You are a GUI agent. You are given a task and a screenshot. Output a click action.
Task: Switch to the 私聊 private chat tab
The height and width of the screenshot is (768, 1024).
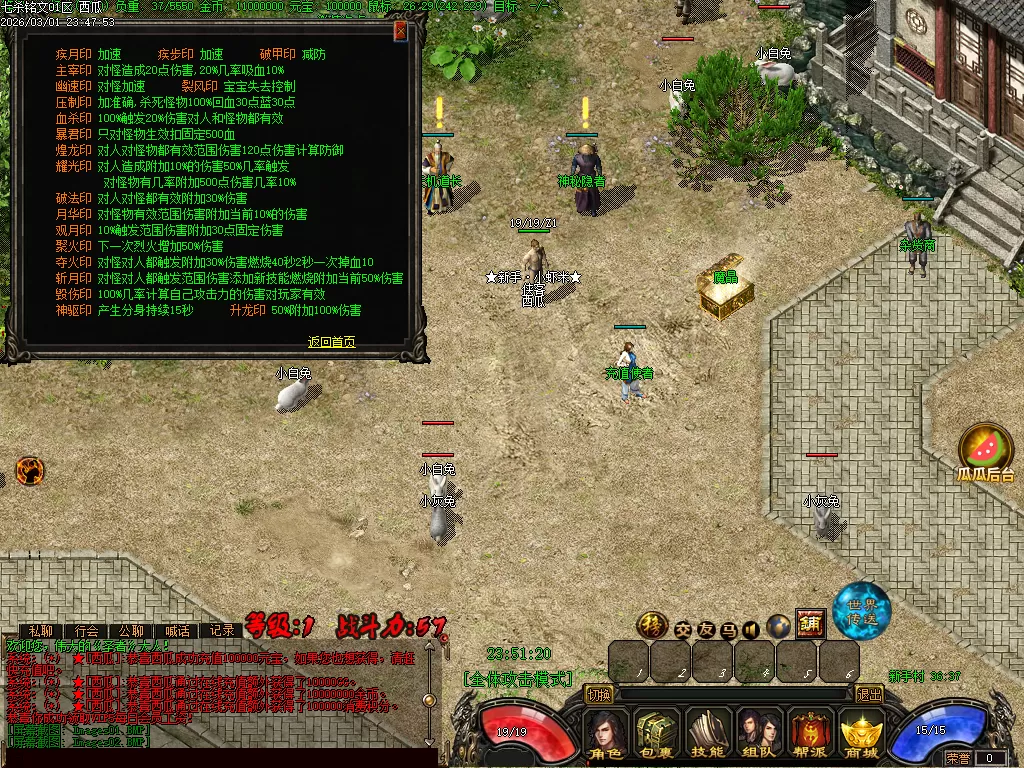[41, 631]
